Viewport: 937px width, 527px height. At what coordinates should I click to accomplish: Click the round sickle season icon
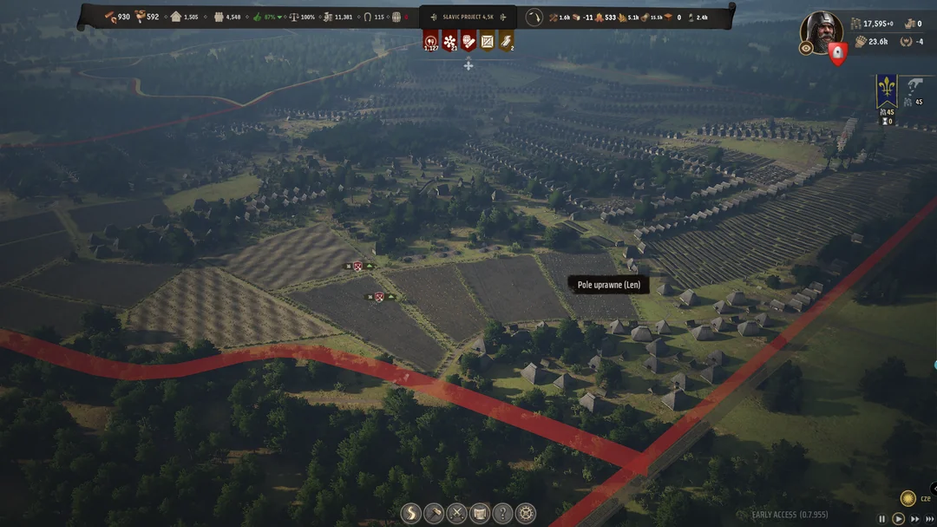point(534,17)
